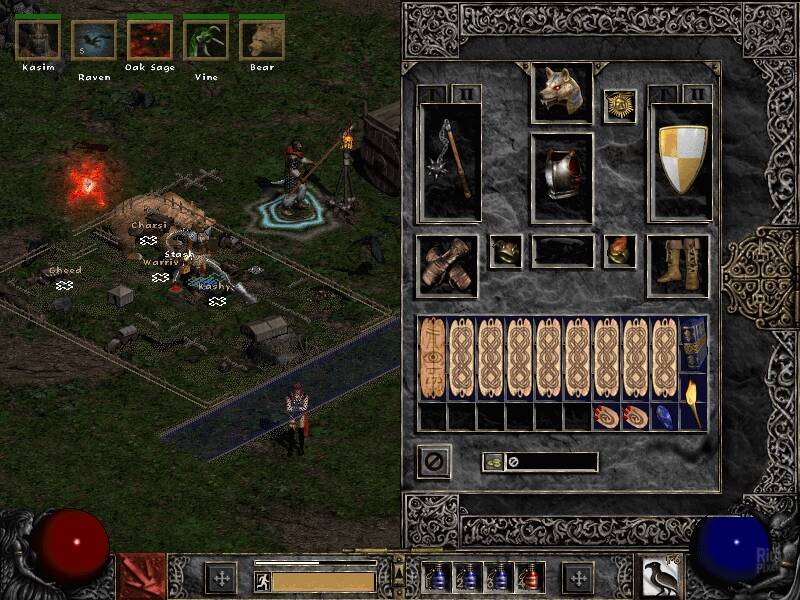Image resolution: width=800 pixels, height=600 pixels.
Task: Select the Oak Sage spirit portrait
Action: coord(149,39)
